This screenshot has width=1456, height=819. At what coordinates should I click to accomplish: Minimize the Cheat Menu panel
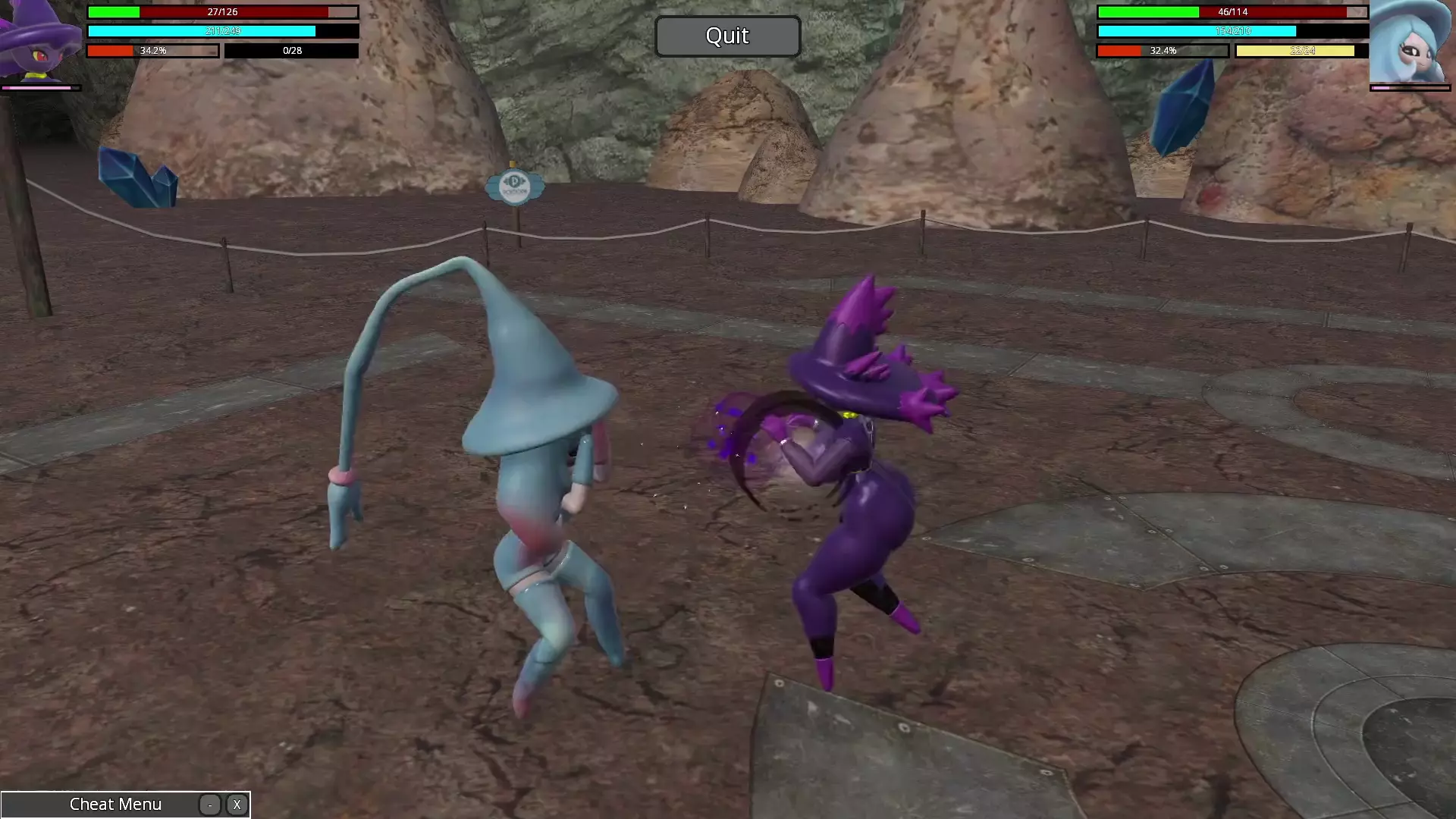coord(210,805)
